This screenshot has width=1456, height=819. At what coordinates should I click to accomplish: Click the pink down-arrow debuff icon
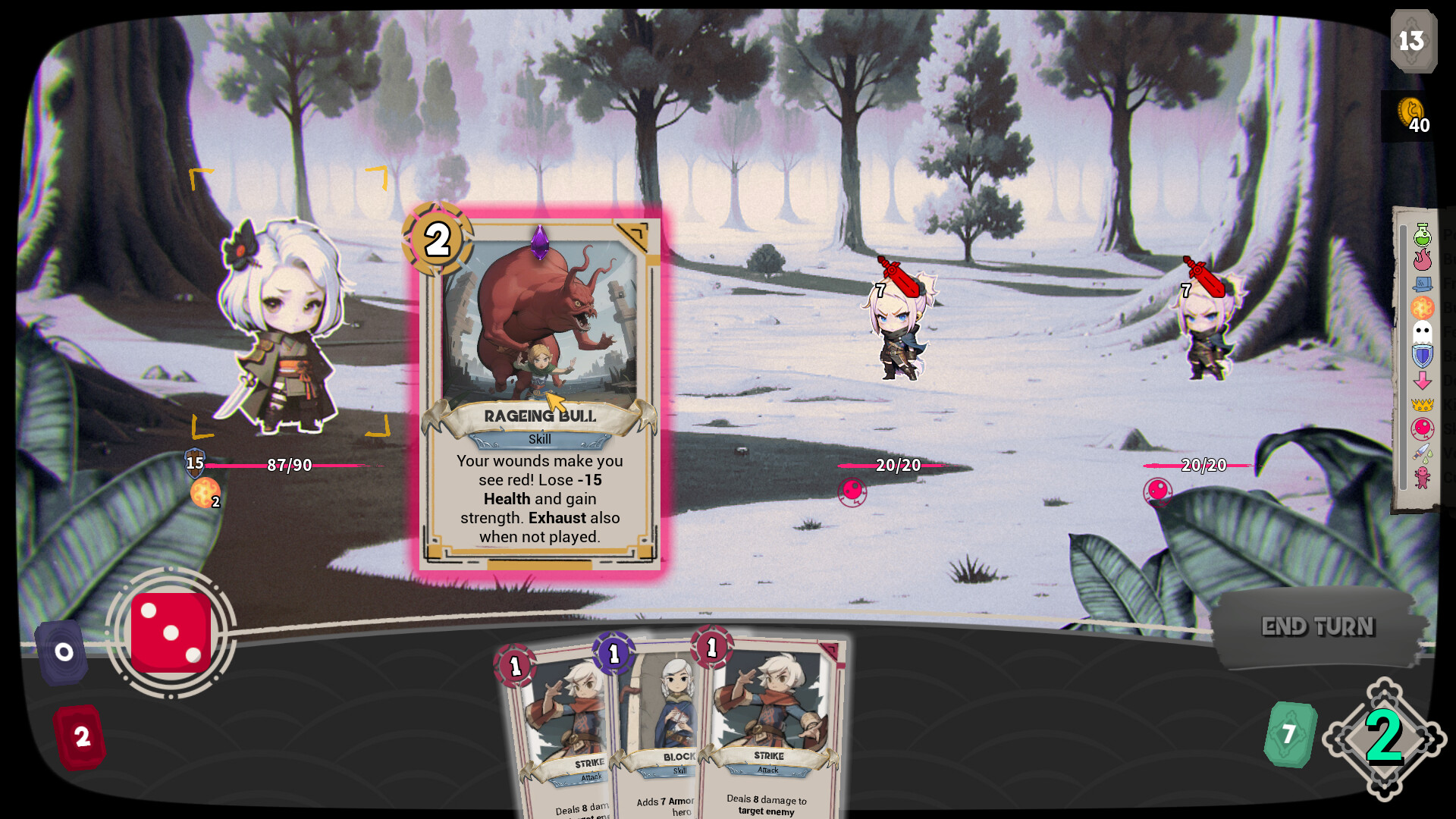point(1423,380)
